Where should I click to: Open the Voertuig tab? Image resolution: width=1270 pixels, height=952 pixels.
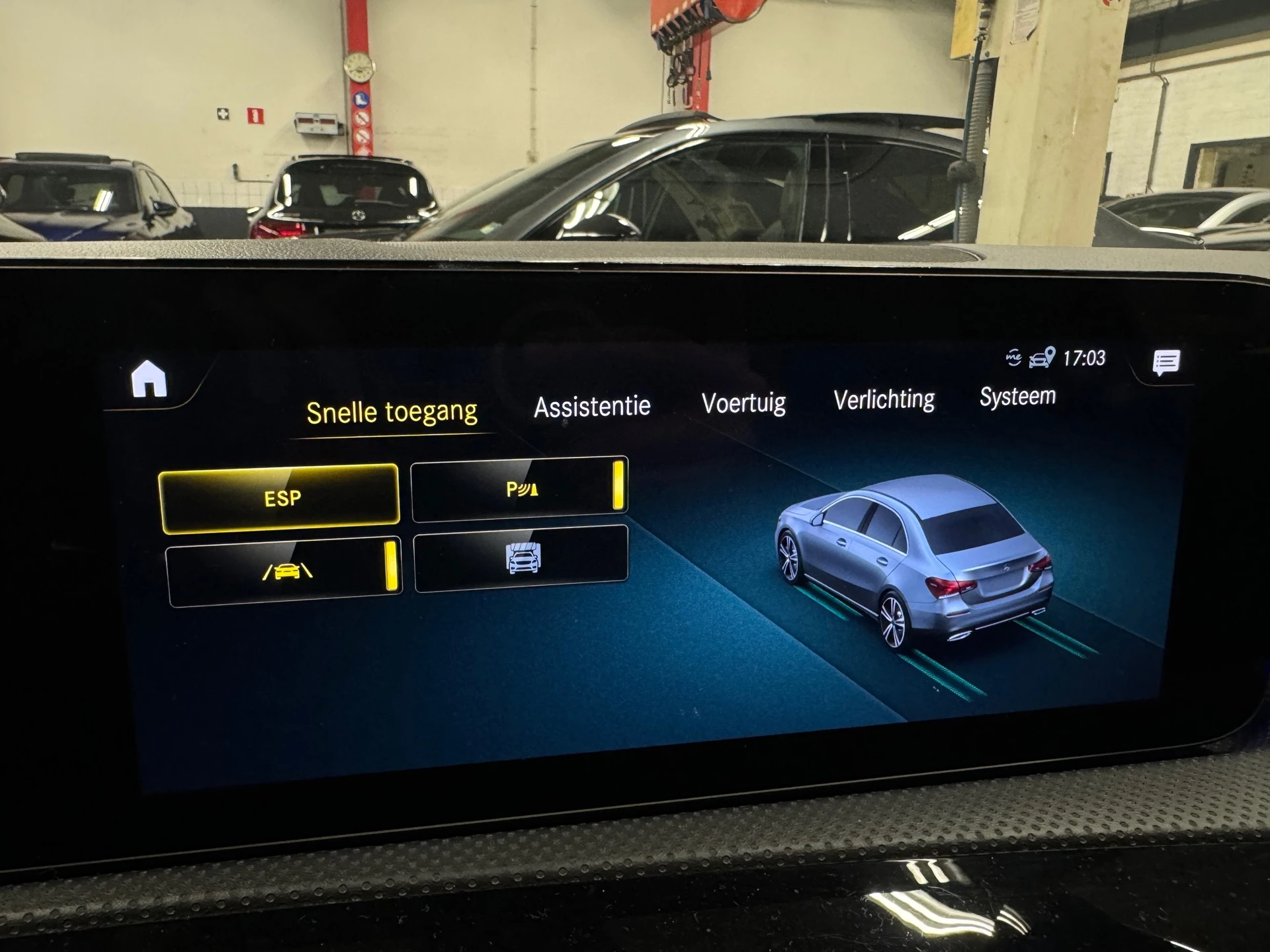click(743, 403)
